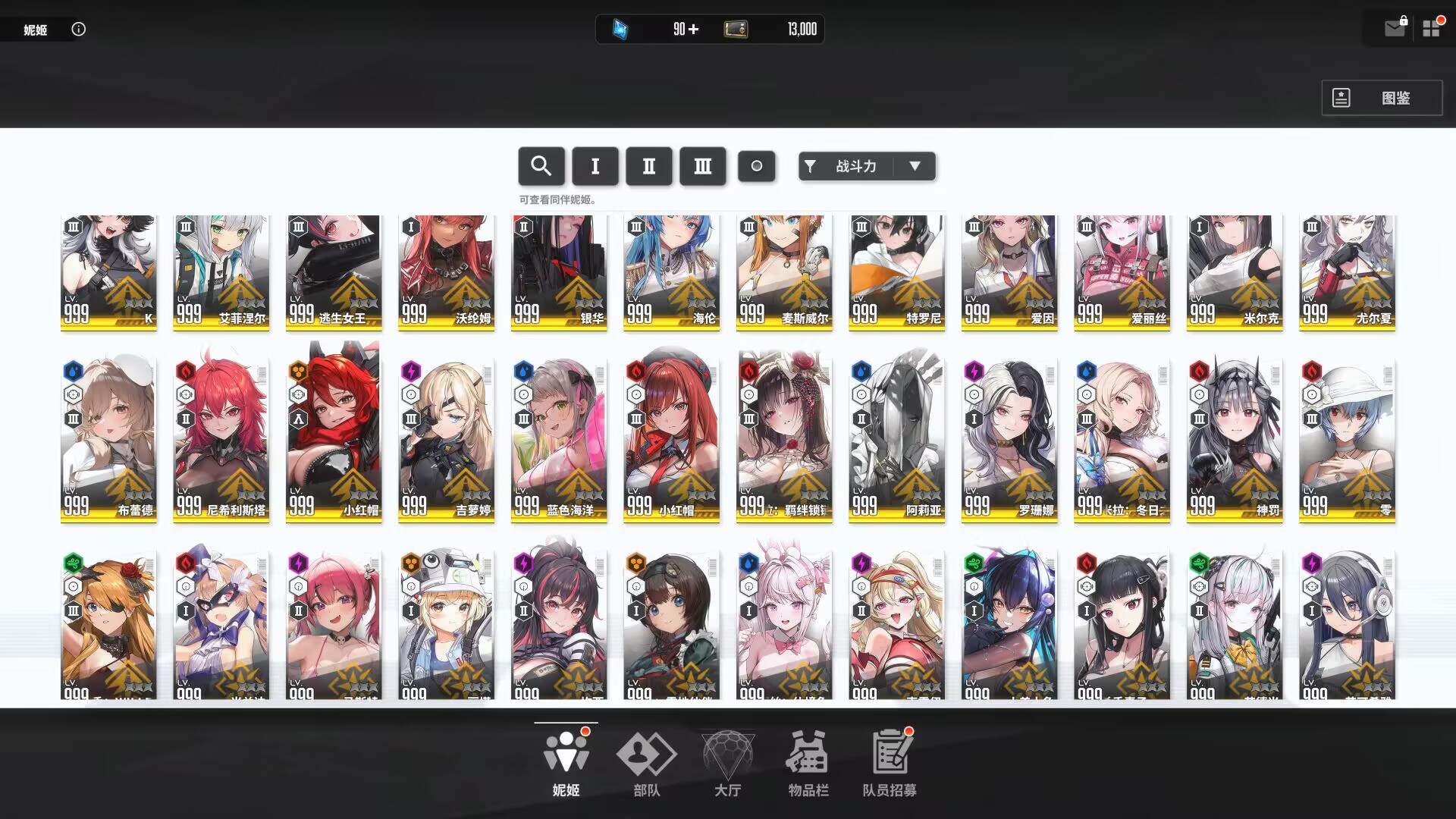Open the 战斗力 sort dropdown
1456x819 pixels.
pos(867,166)
